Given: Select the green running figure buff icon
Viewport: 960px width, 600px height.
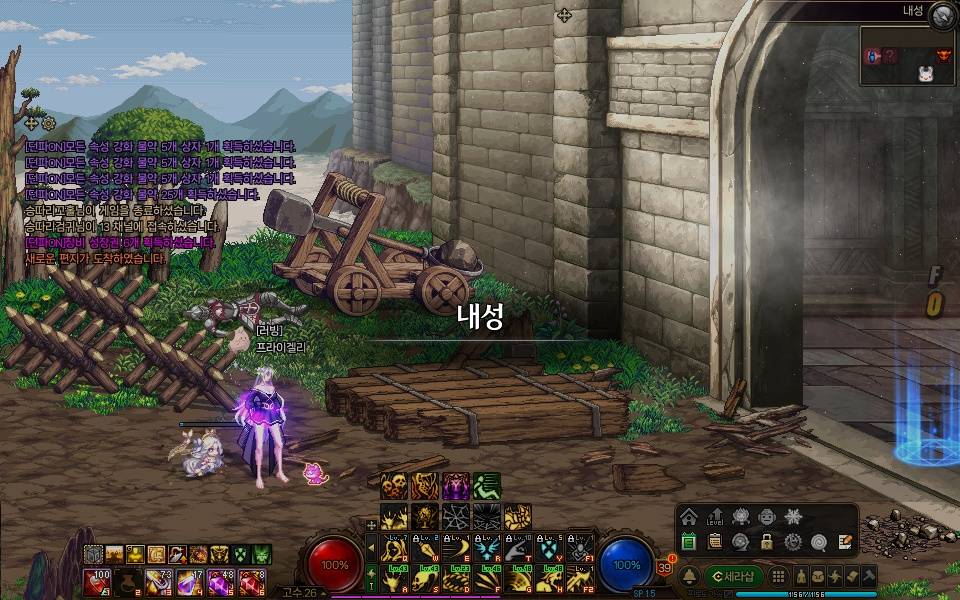Looking at the screenshot, I should pyautogui.click(x=486, y=487).
